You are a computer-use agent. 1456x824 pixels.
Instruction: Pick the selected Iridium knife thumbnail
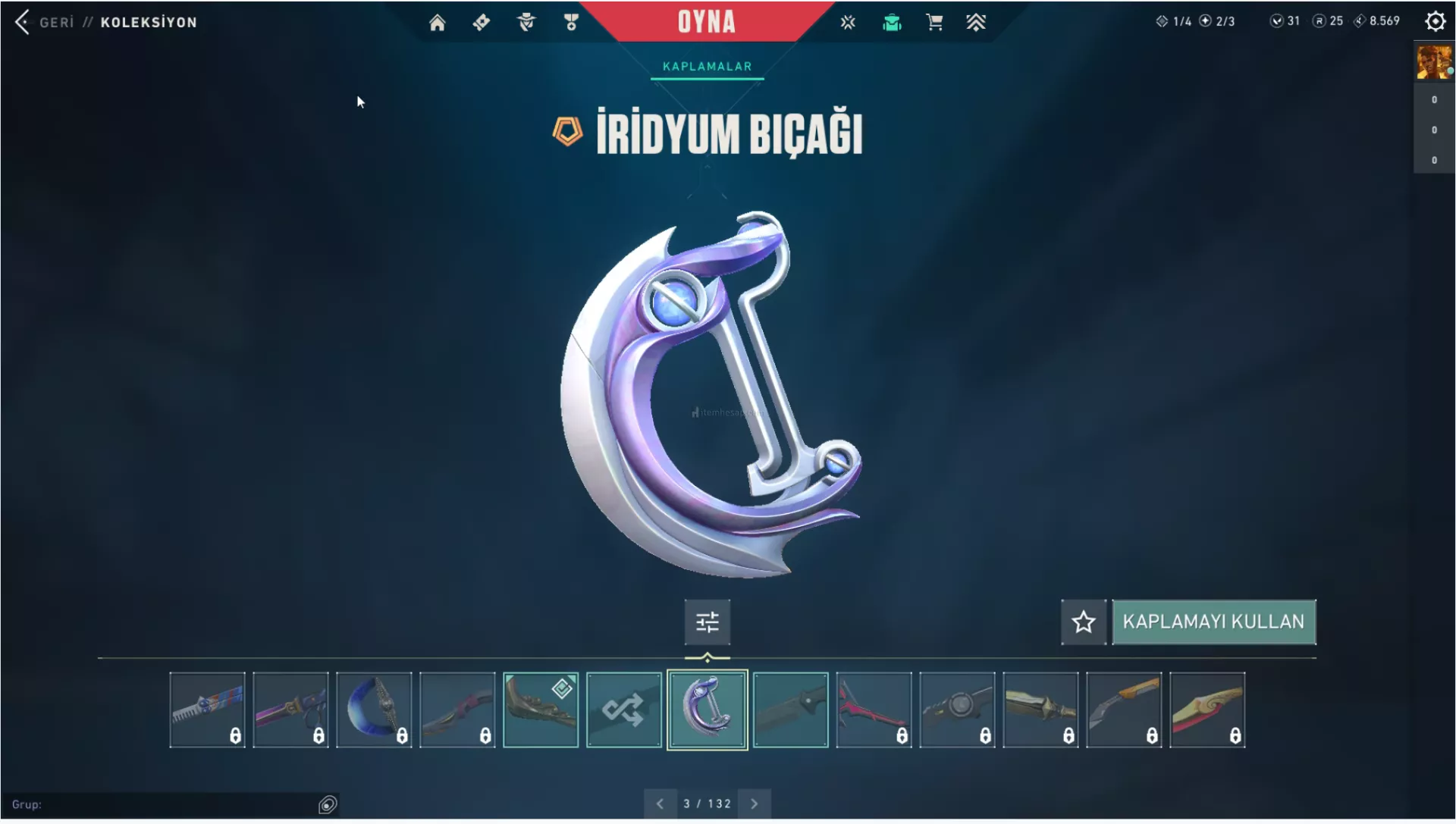707,710
